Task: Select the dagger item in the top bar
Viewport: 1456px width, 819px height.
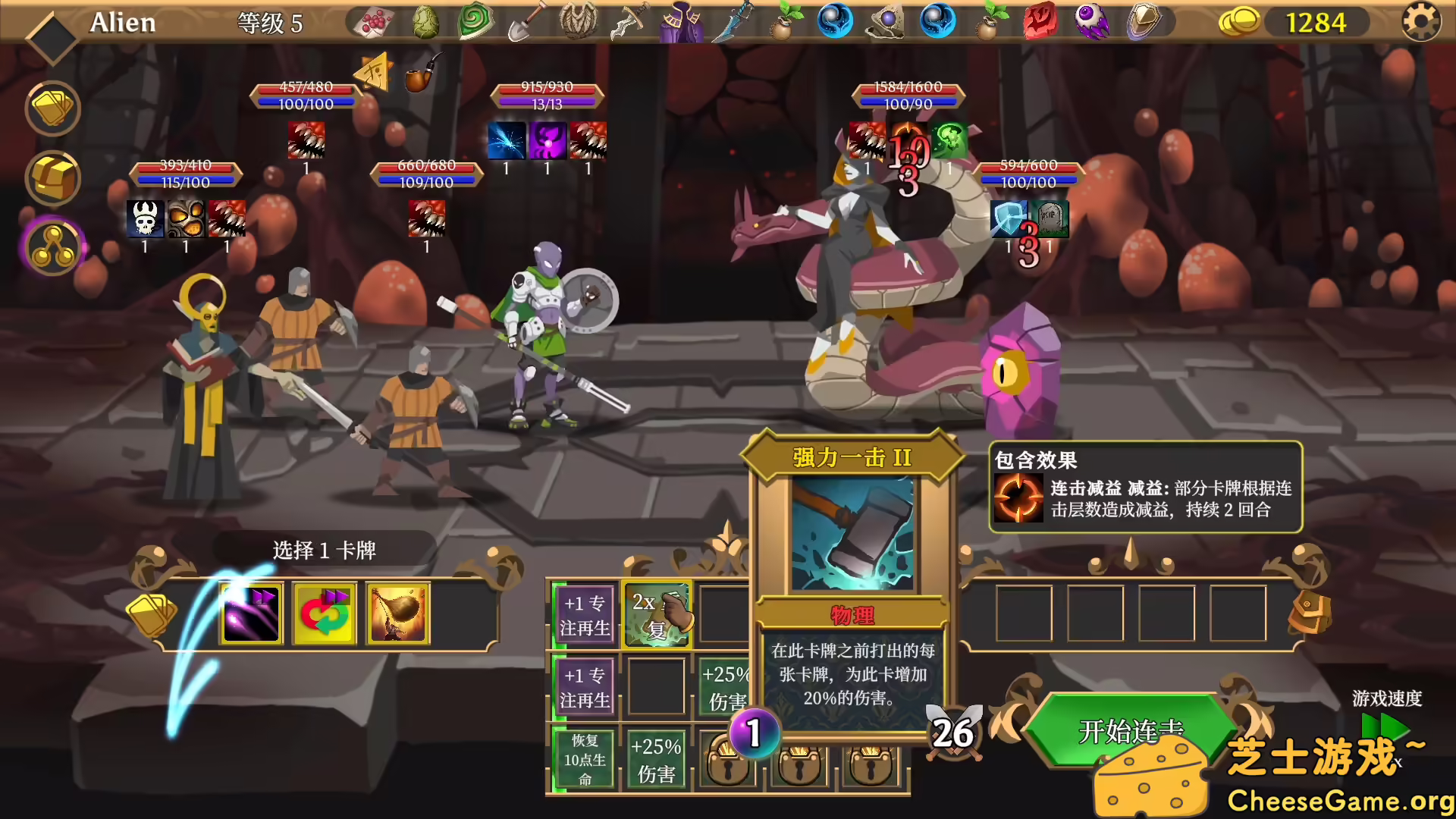Action: pos(736,21)
